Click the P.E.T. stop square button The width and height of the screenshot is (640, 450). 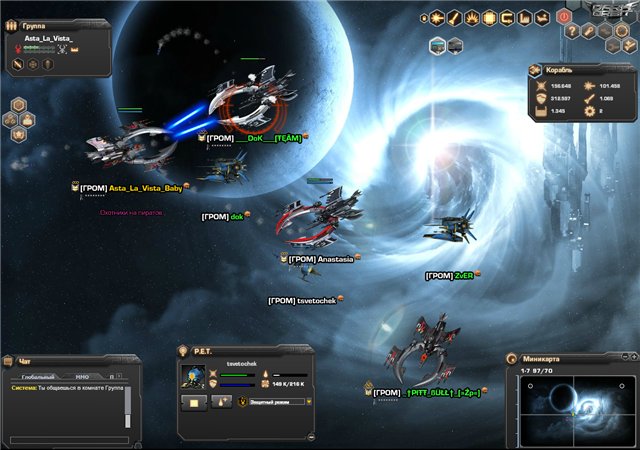(193, 401)
